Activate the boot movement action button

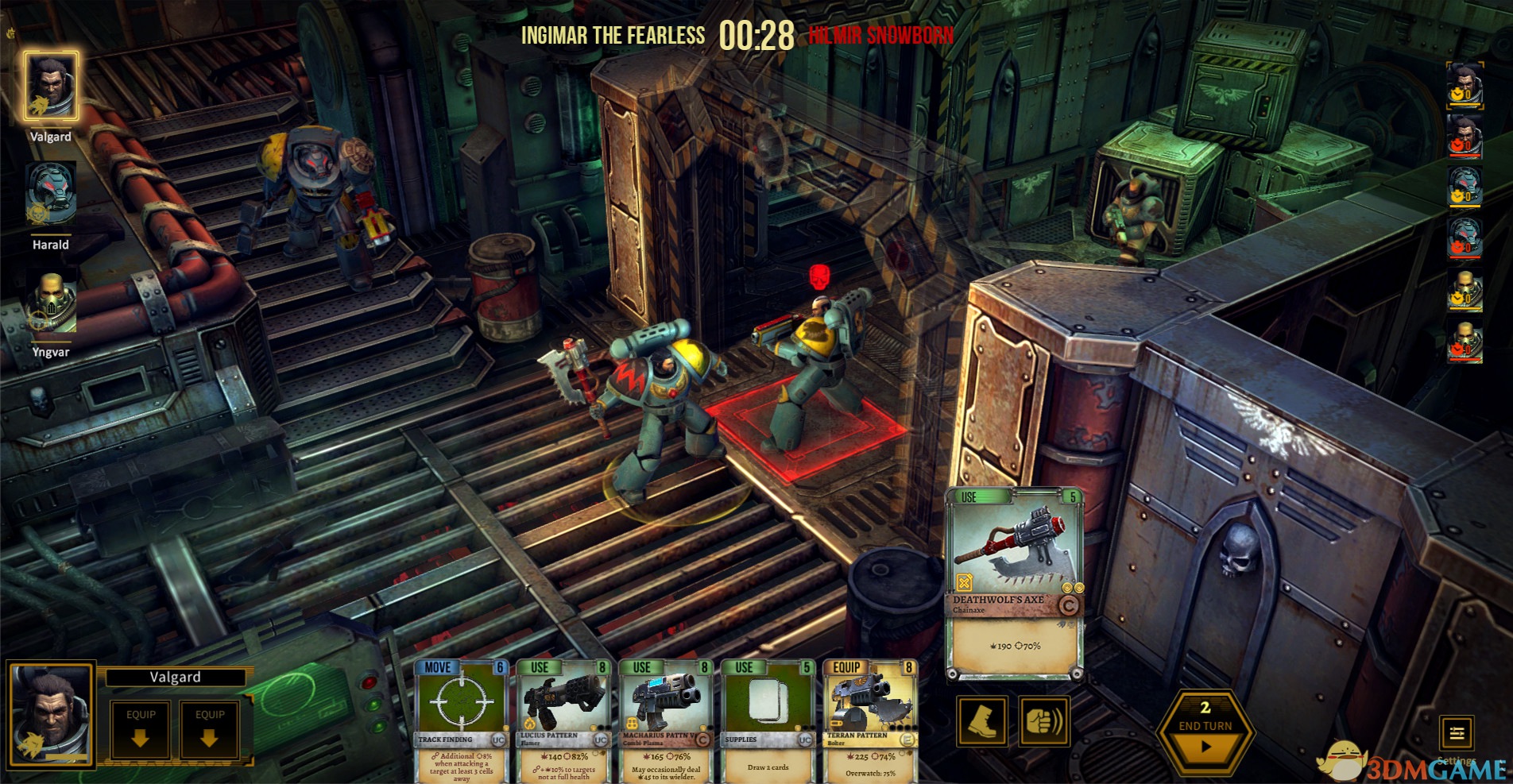[982, 720]
